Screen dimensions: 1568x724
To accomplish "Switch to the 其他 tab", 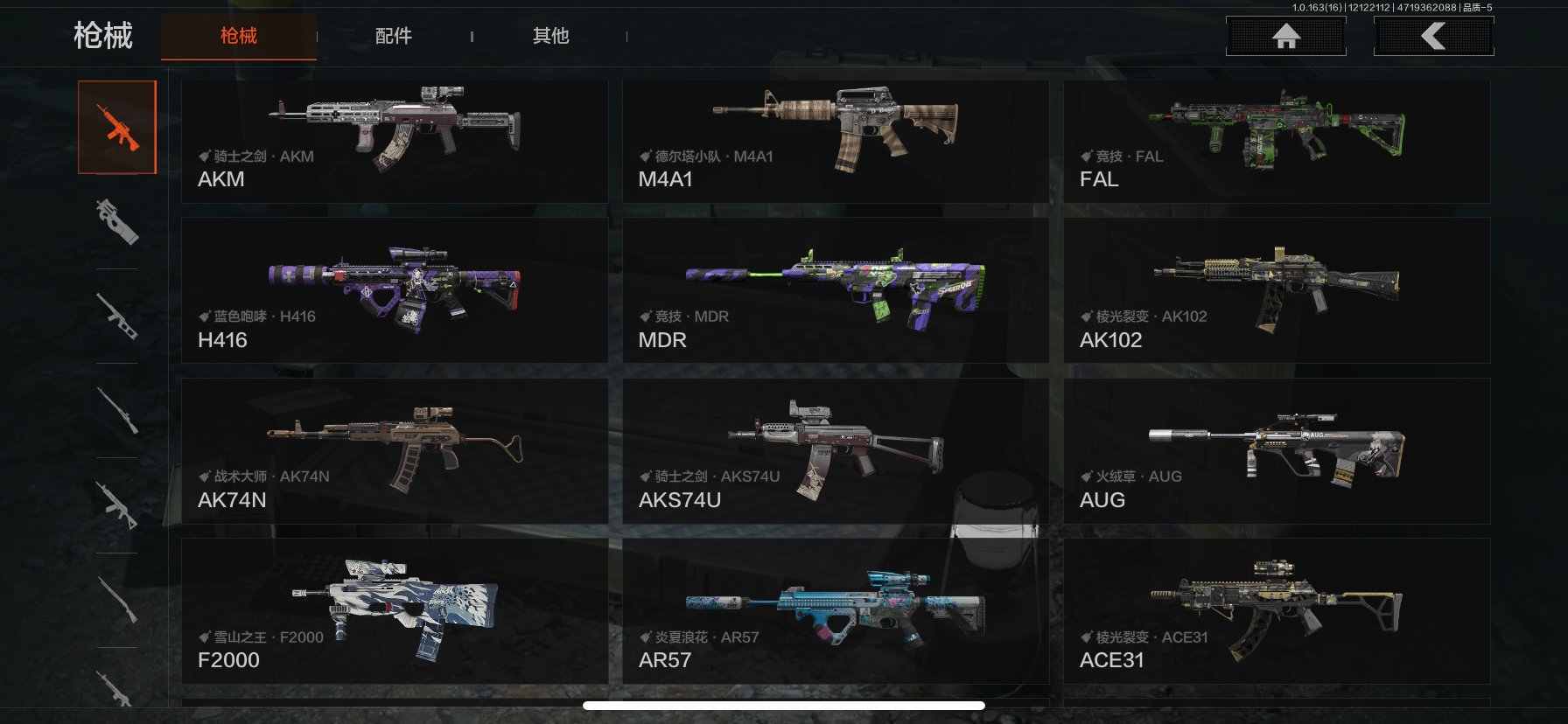I will point(550,36).
